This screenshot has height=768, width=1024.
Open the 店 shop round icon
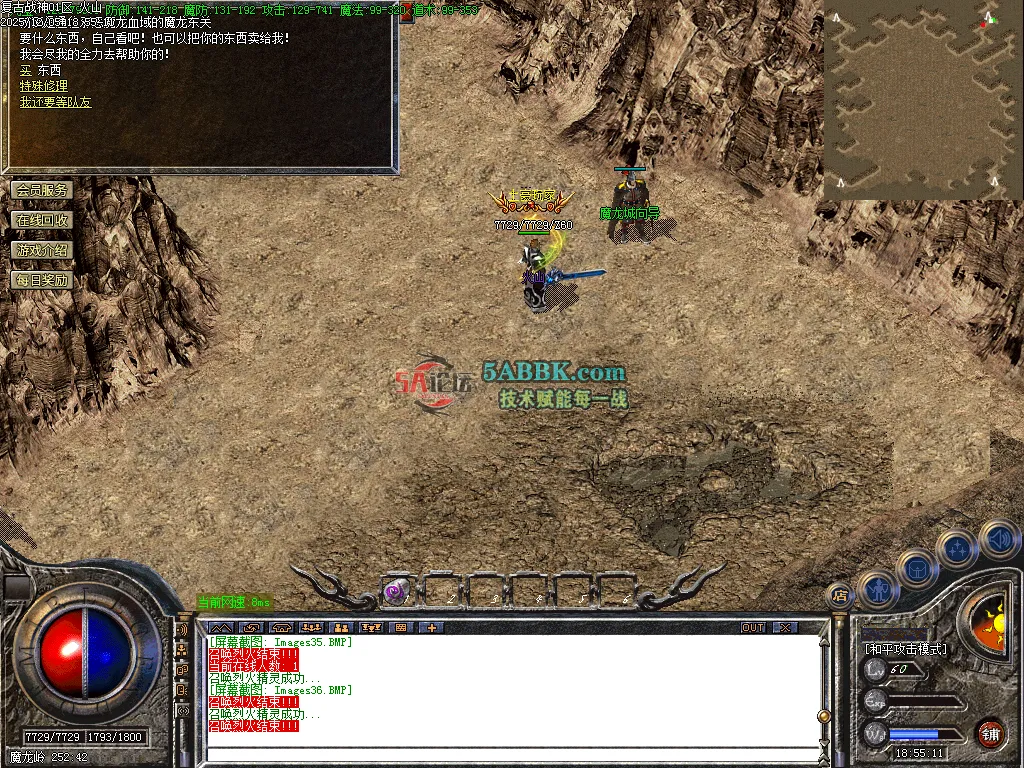[x=841, y=596]
